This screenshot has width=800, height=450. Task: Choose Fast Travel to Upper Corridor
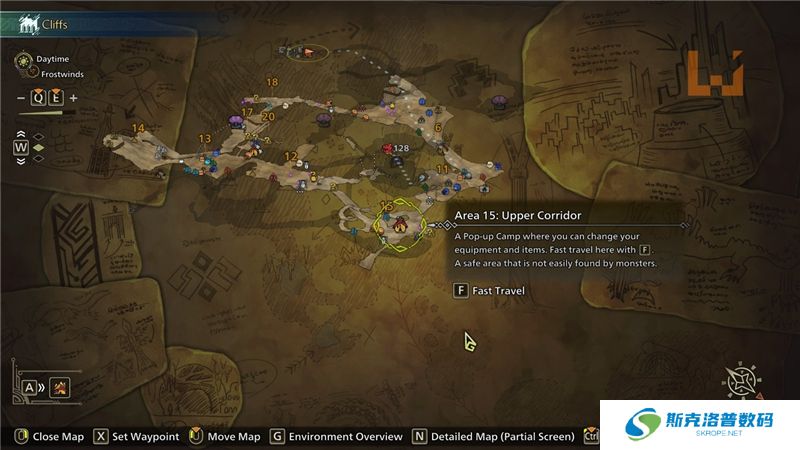click(490, 291)
